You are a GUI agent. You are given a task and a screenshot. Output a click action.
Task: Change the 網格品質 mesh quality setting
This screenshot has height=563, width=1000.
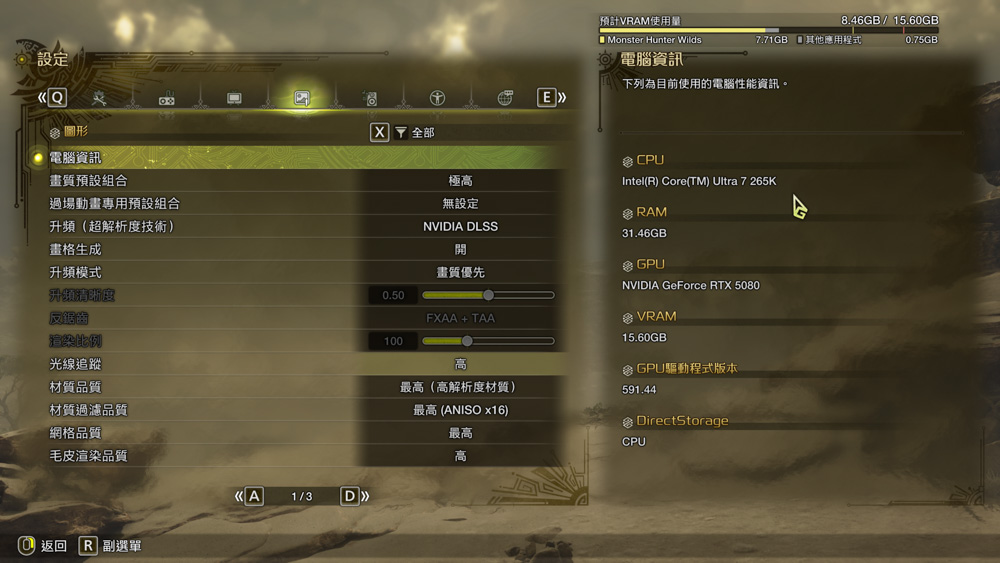[x=460, y=433]
